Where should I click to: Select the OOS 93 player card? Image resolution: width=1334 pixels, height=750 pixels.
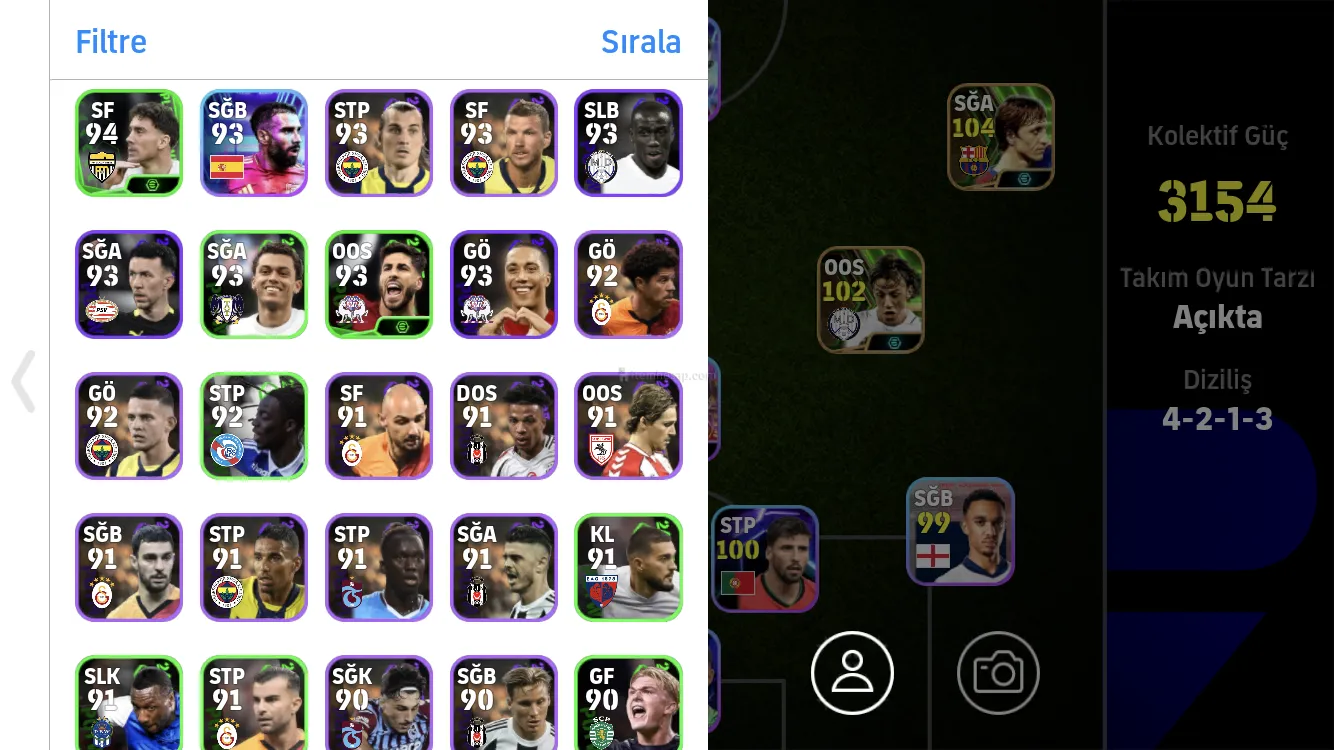379,285
